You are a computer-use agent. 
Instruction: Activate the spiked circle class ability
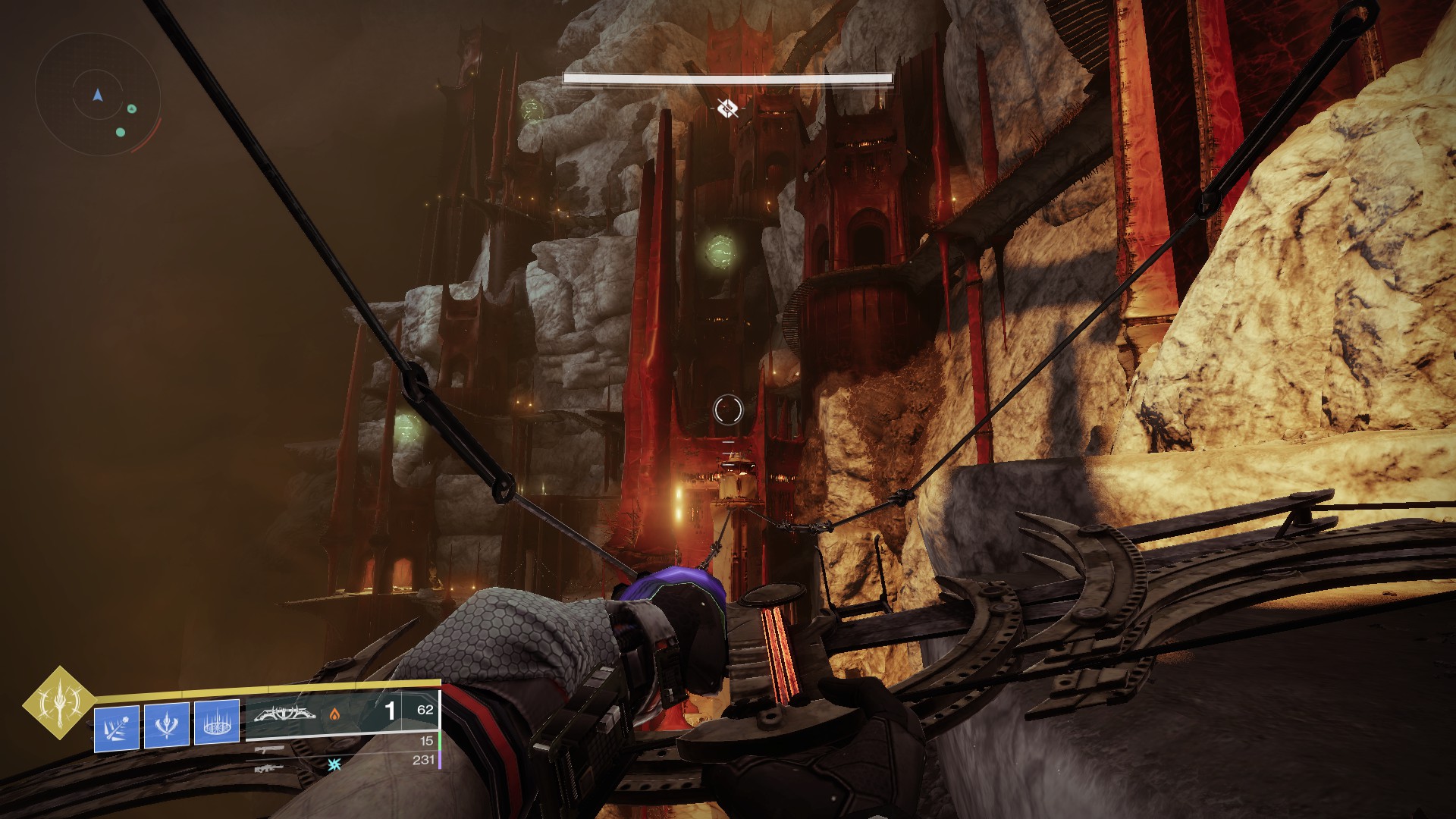217,722
